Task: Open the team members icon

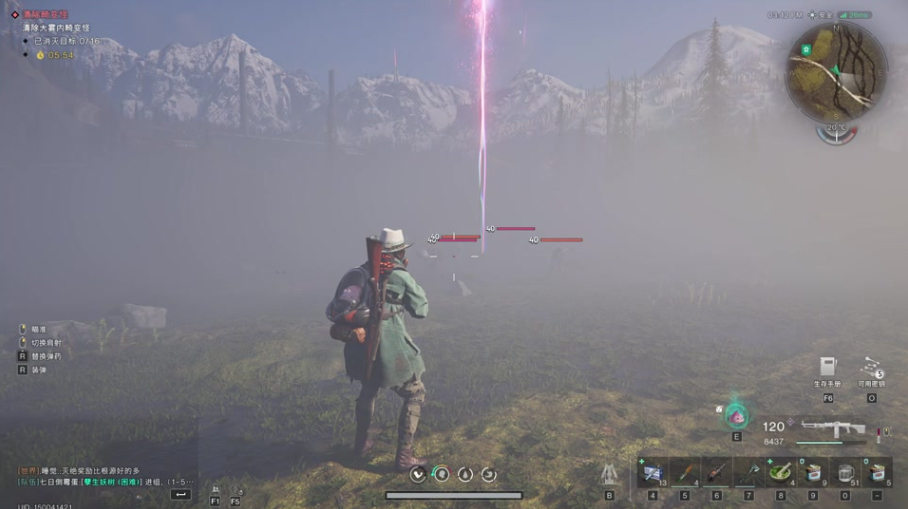Action: pyautogui.click(x=215, y=491)
